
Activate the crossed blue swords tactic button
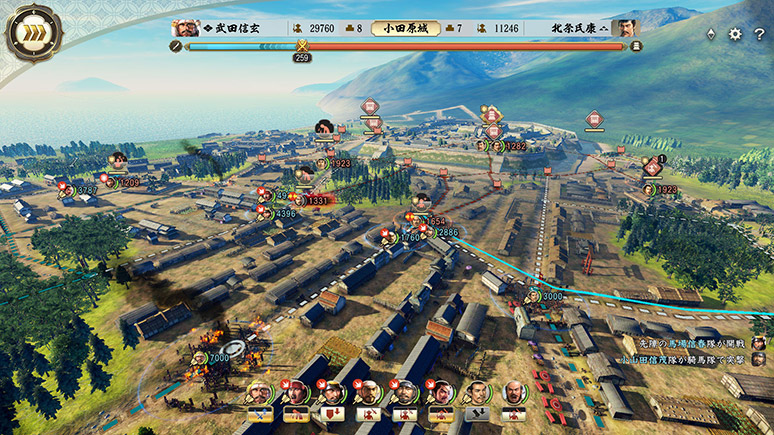tap(261, 414)
